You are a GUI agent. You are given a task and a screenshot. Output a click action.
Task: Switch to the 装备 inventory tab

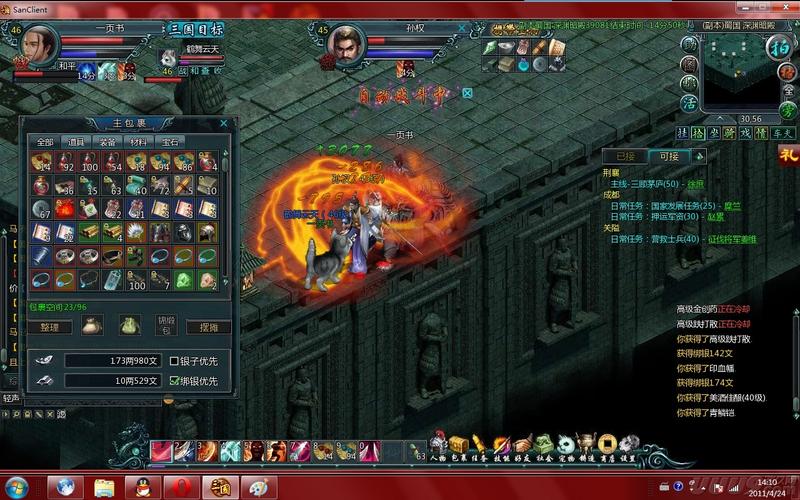point(107,142)
